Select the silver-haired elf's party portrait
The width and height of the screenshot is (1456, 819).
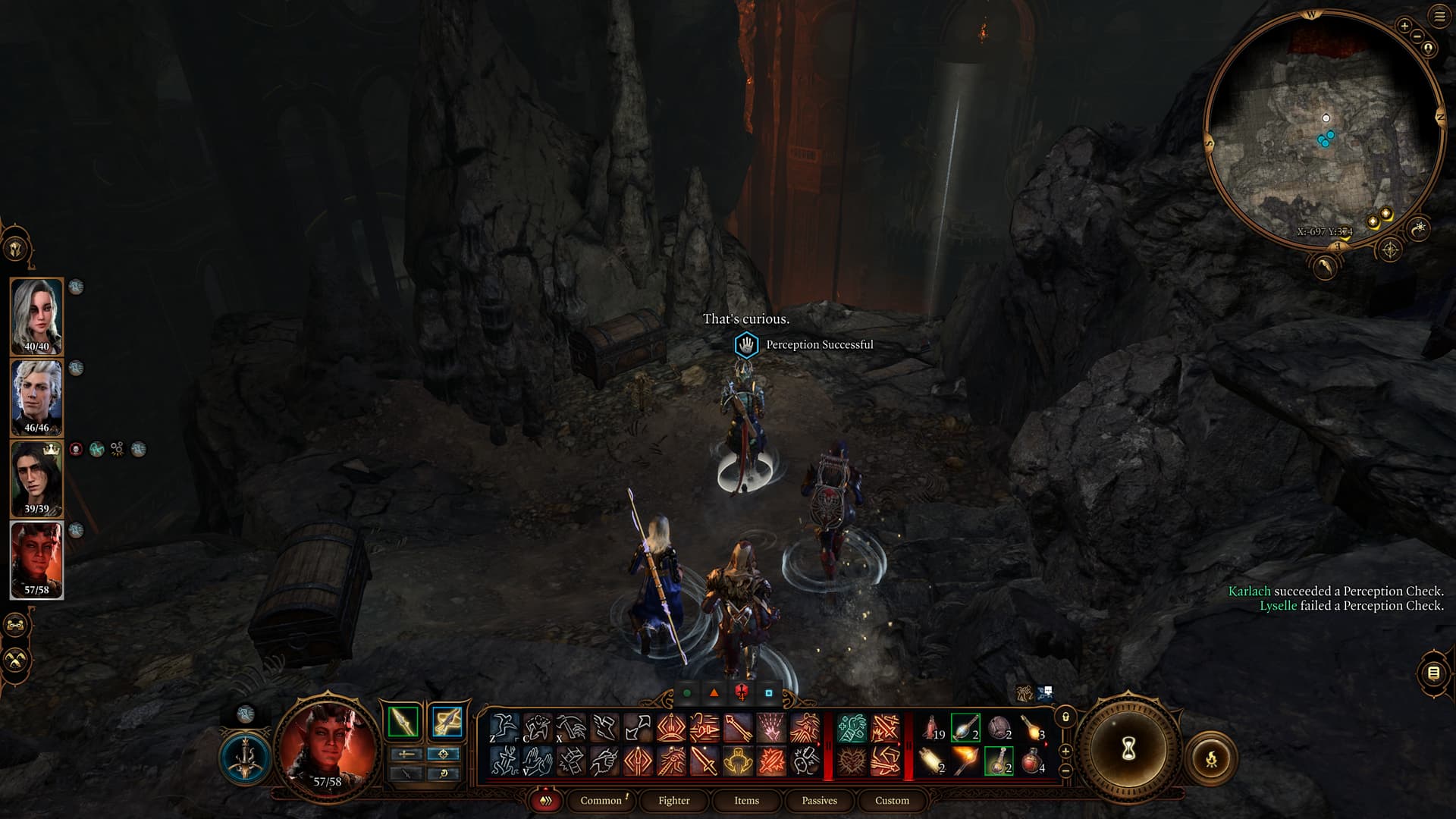[36, 397]
